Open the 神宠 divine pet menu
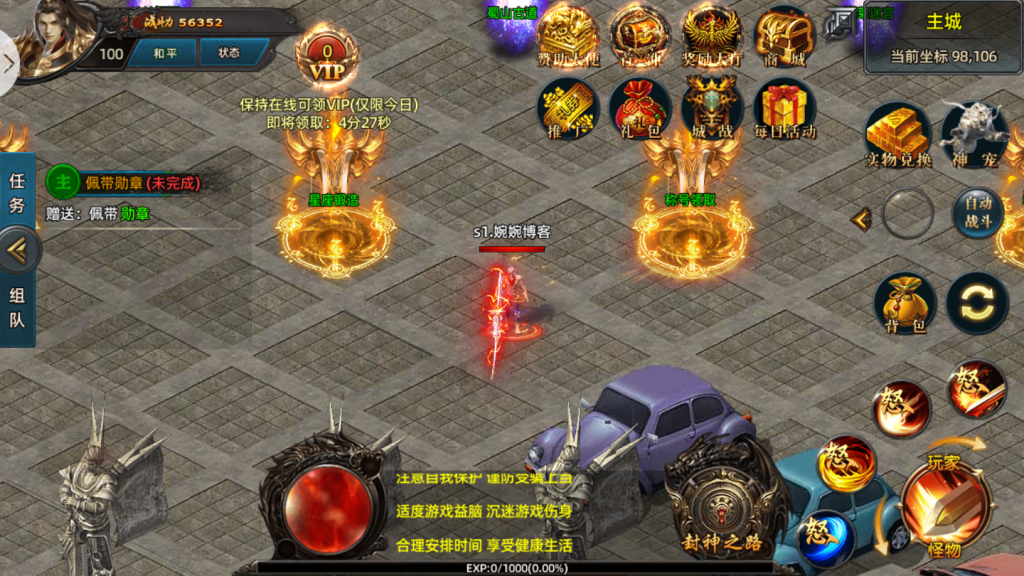Image resolution: width=1024 pixels, height=576 pixels. pos(973,135)
